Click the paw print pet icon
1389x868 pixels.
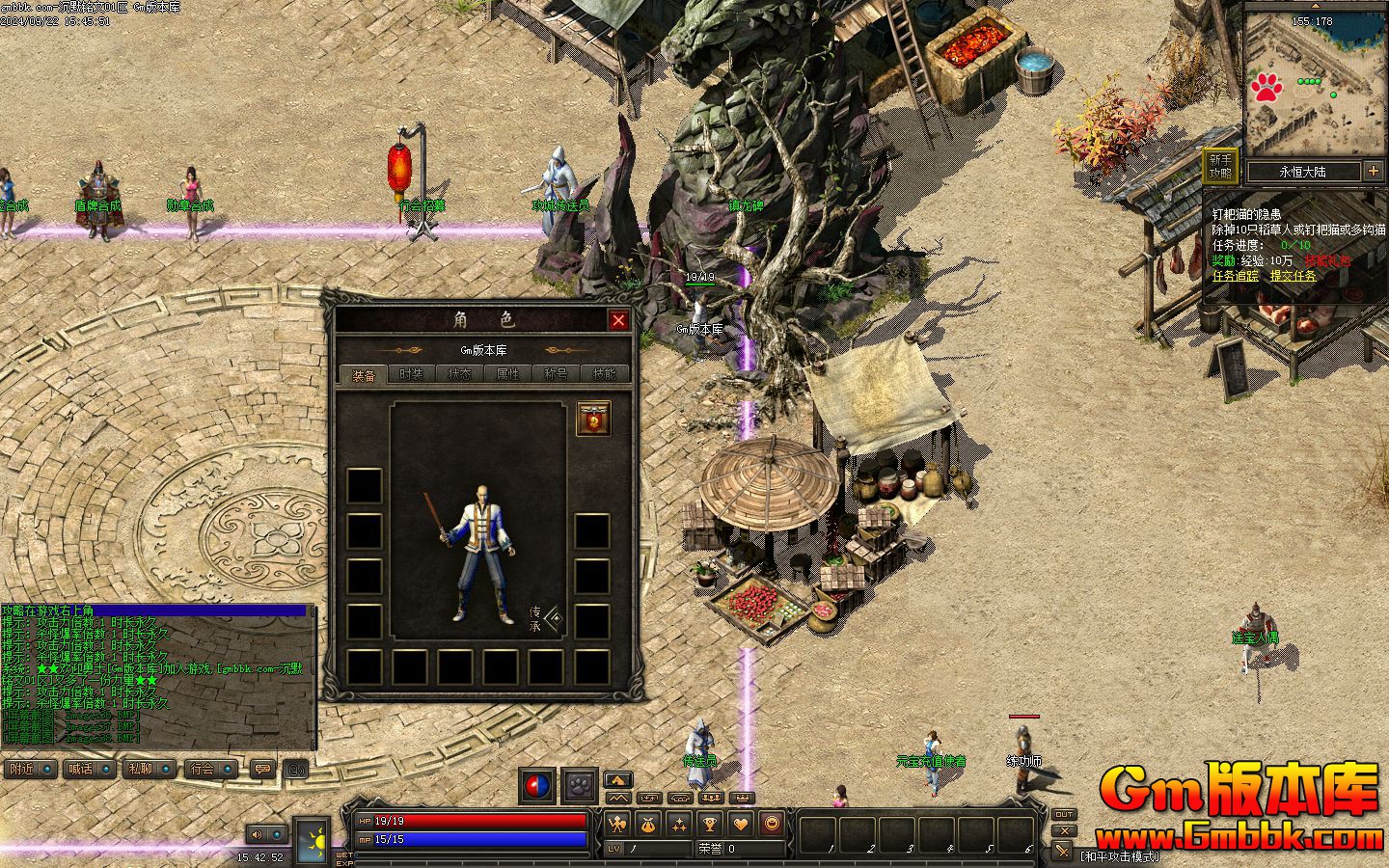tap(580, 785)
